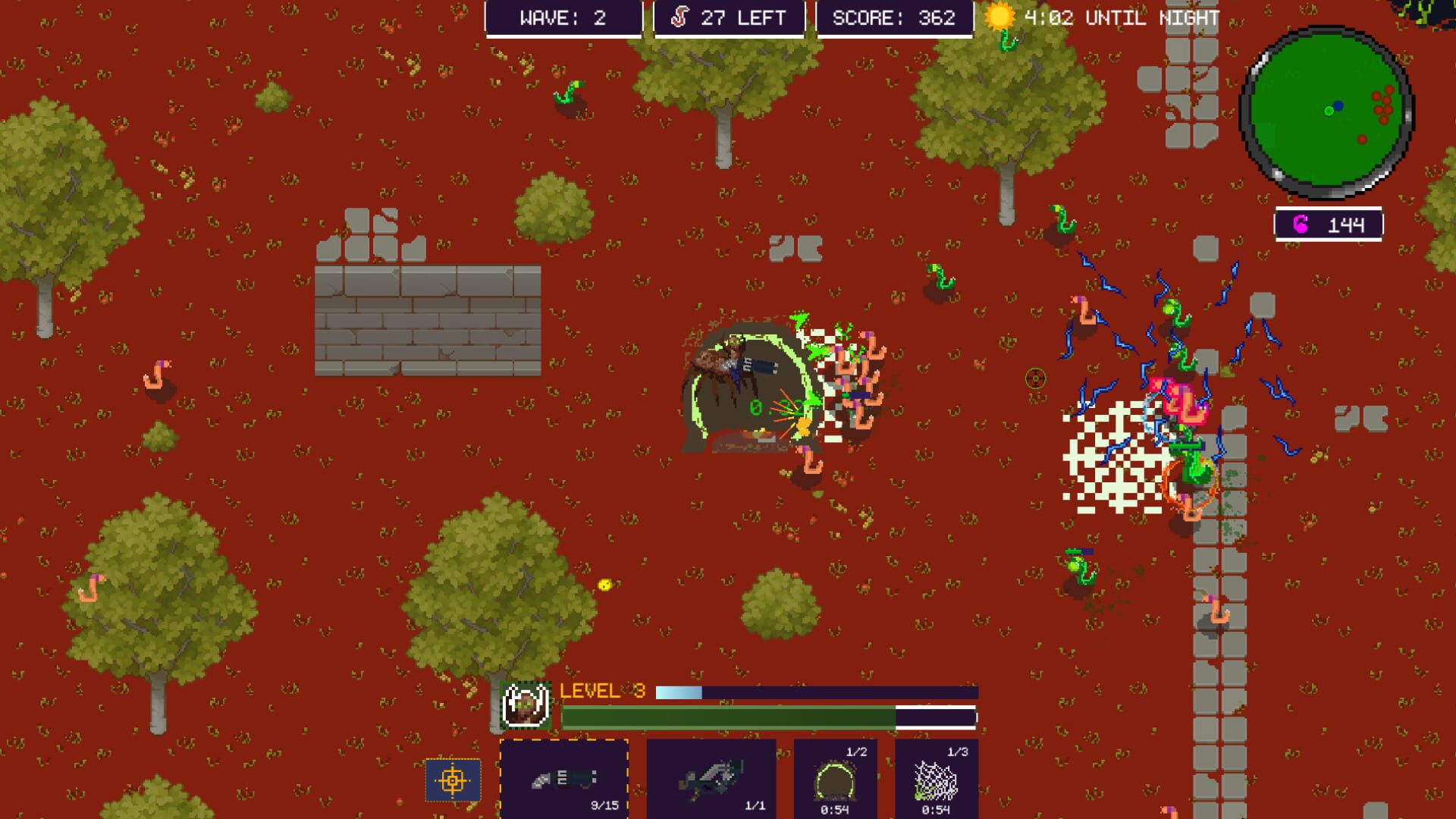Expand the WAVE: 2 panel
The width and height of the screenshot is (1456, 819).
pos(564,18)
